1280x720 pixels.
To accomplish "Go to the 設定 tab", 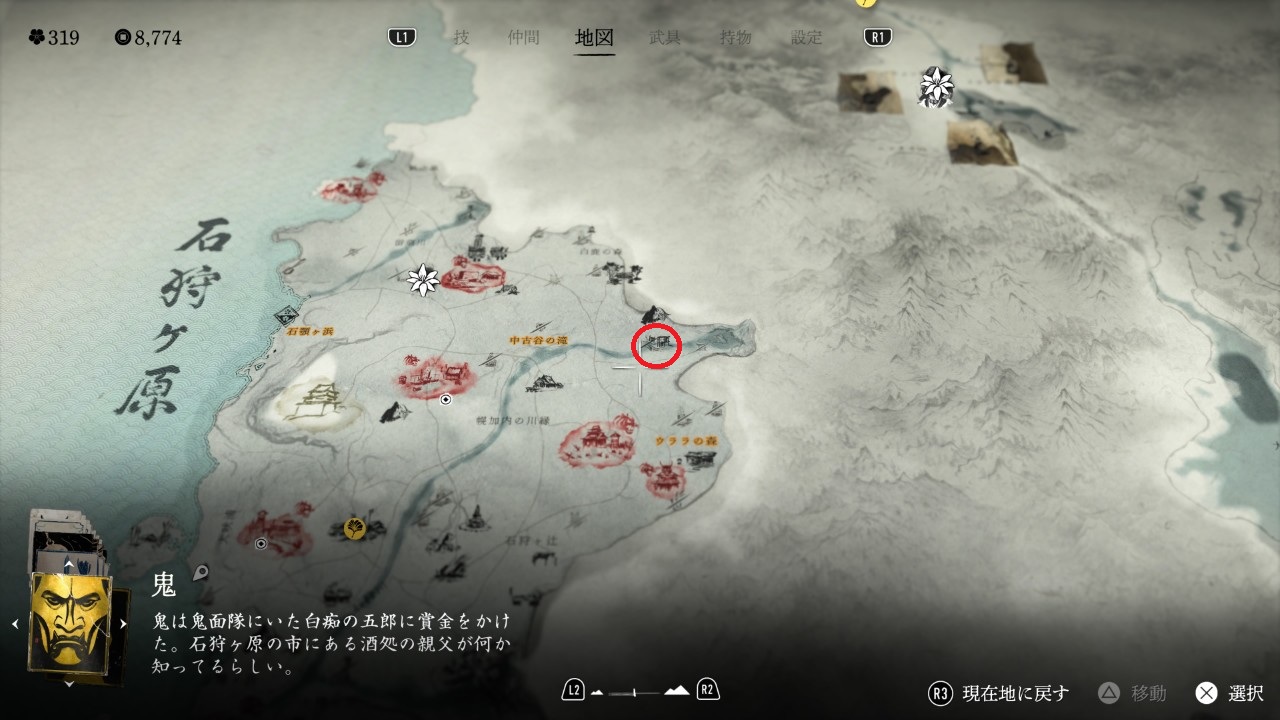I will [807, 38].
